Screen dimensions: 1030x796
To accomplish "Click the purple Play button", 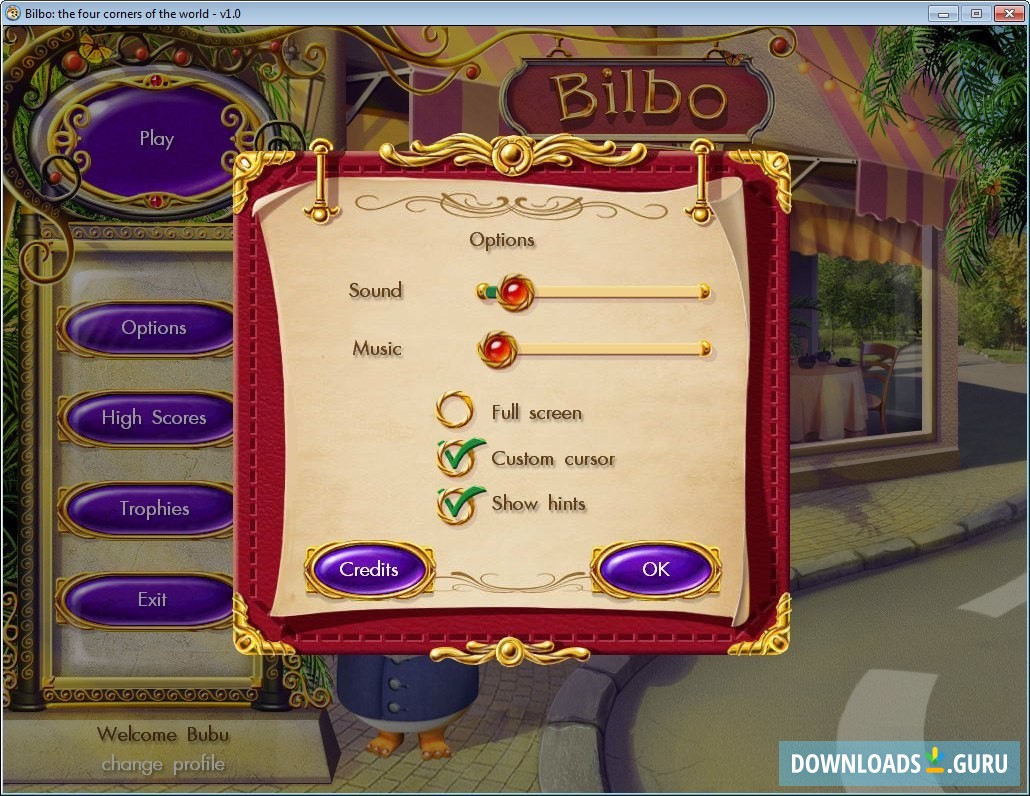I will click(155, 139).
